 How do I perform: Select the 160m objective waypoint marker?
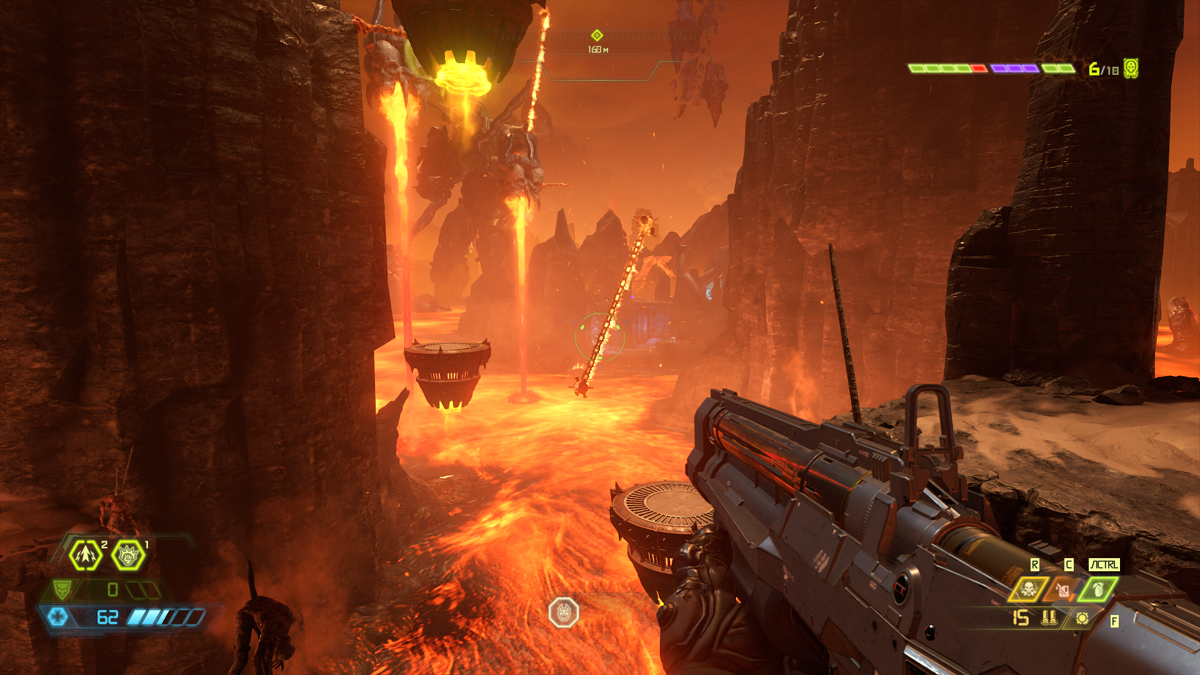click(597, 35)
